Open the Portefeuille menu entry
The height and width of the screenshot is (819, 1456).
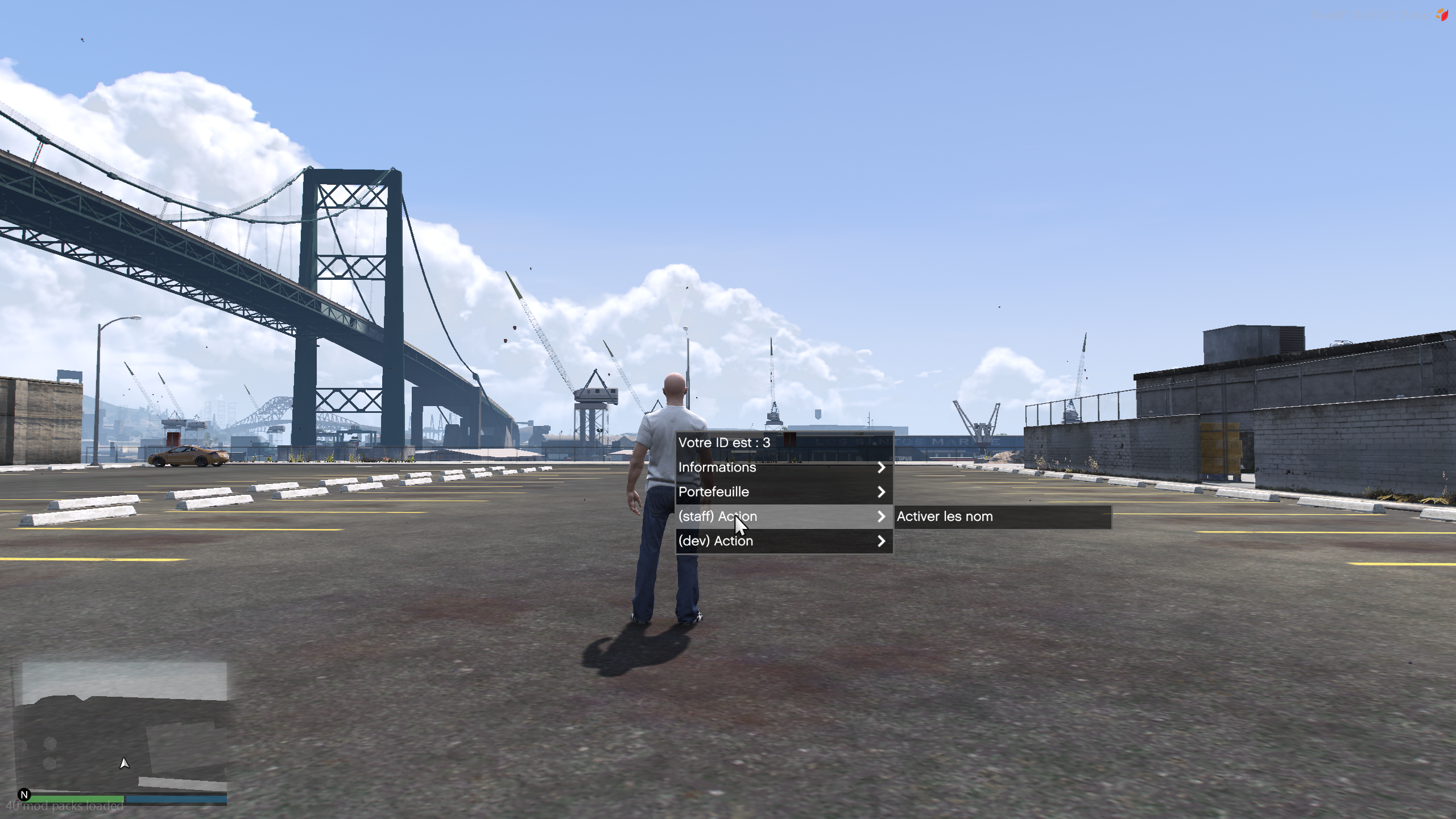[x=783, y=492]
